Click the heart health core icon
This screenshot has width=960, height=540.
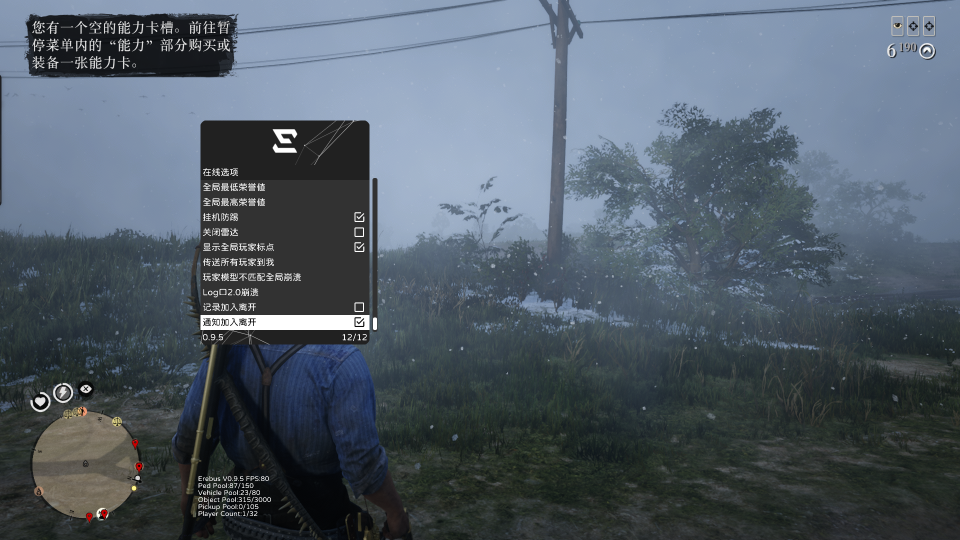tap(41, 402)
